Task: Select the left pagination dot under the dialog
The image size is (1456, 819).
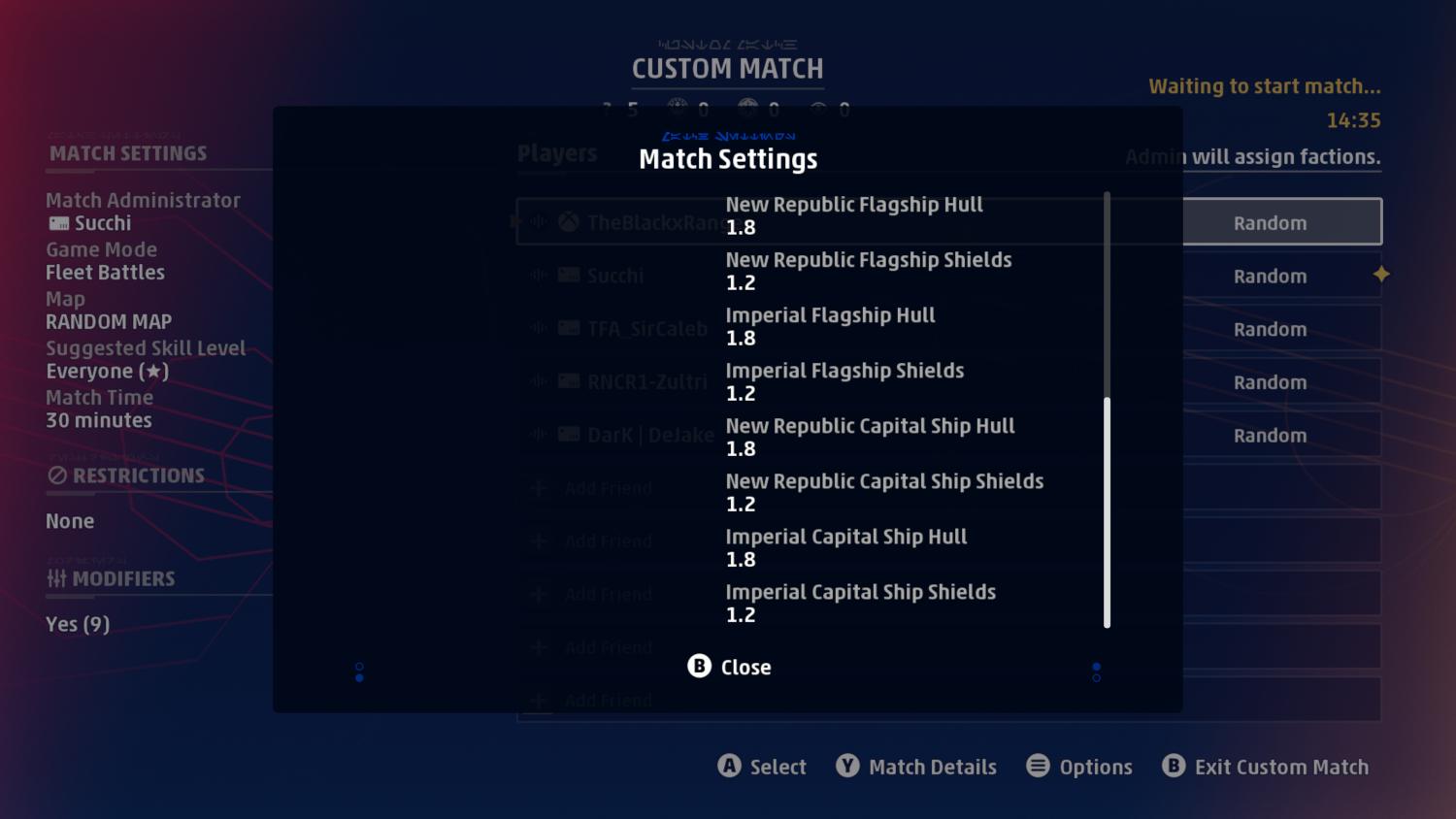Action: [359, 672]
